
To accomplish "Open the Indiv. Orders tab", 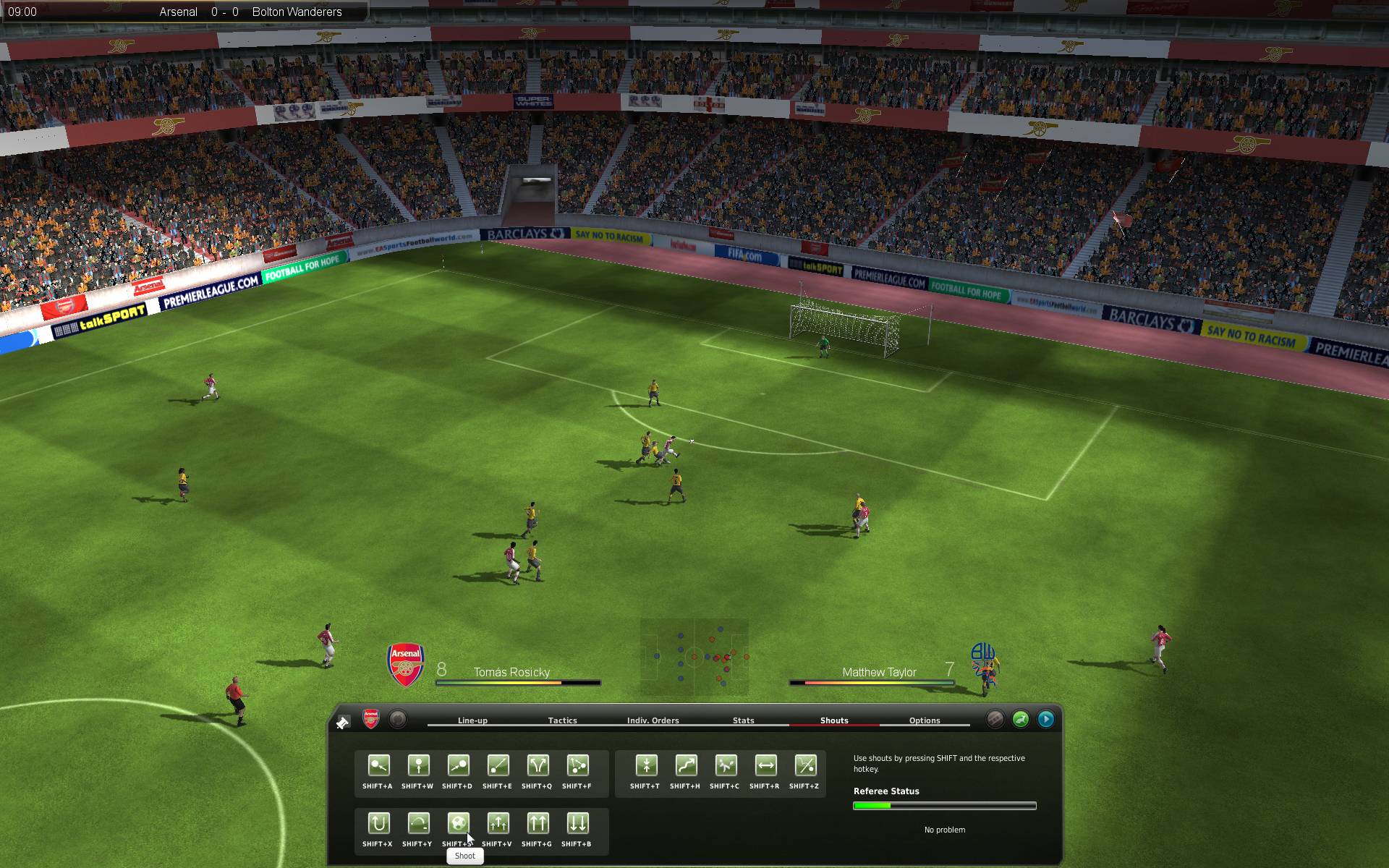I will click(653, 720).
